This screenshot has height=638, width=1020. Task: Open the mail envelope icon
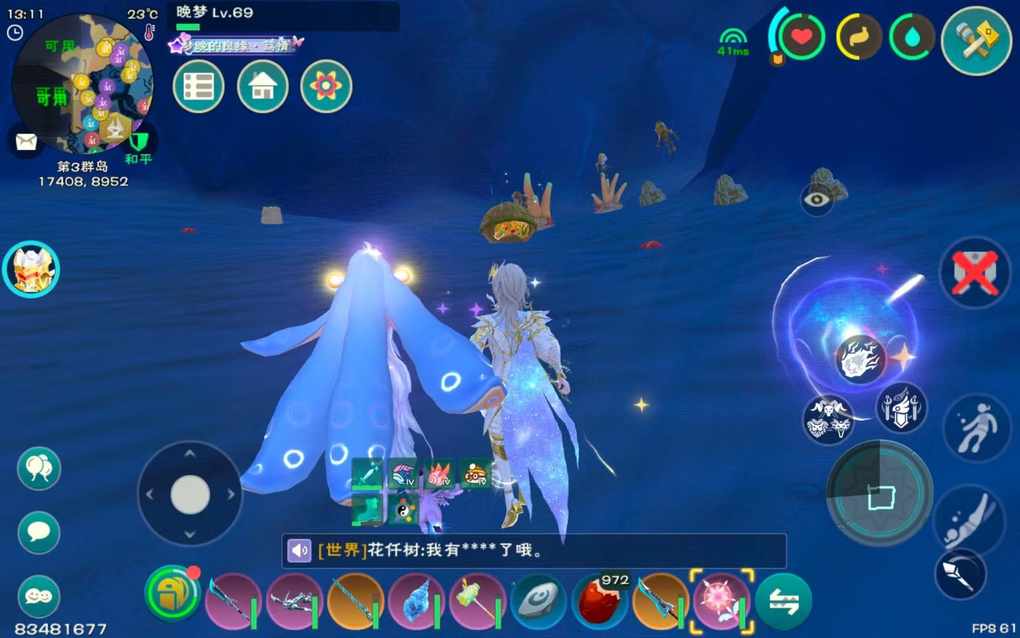coord(25,140)
